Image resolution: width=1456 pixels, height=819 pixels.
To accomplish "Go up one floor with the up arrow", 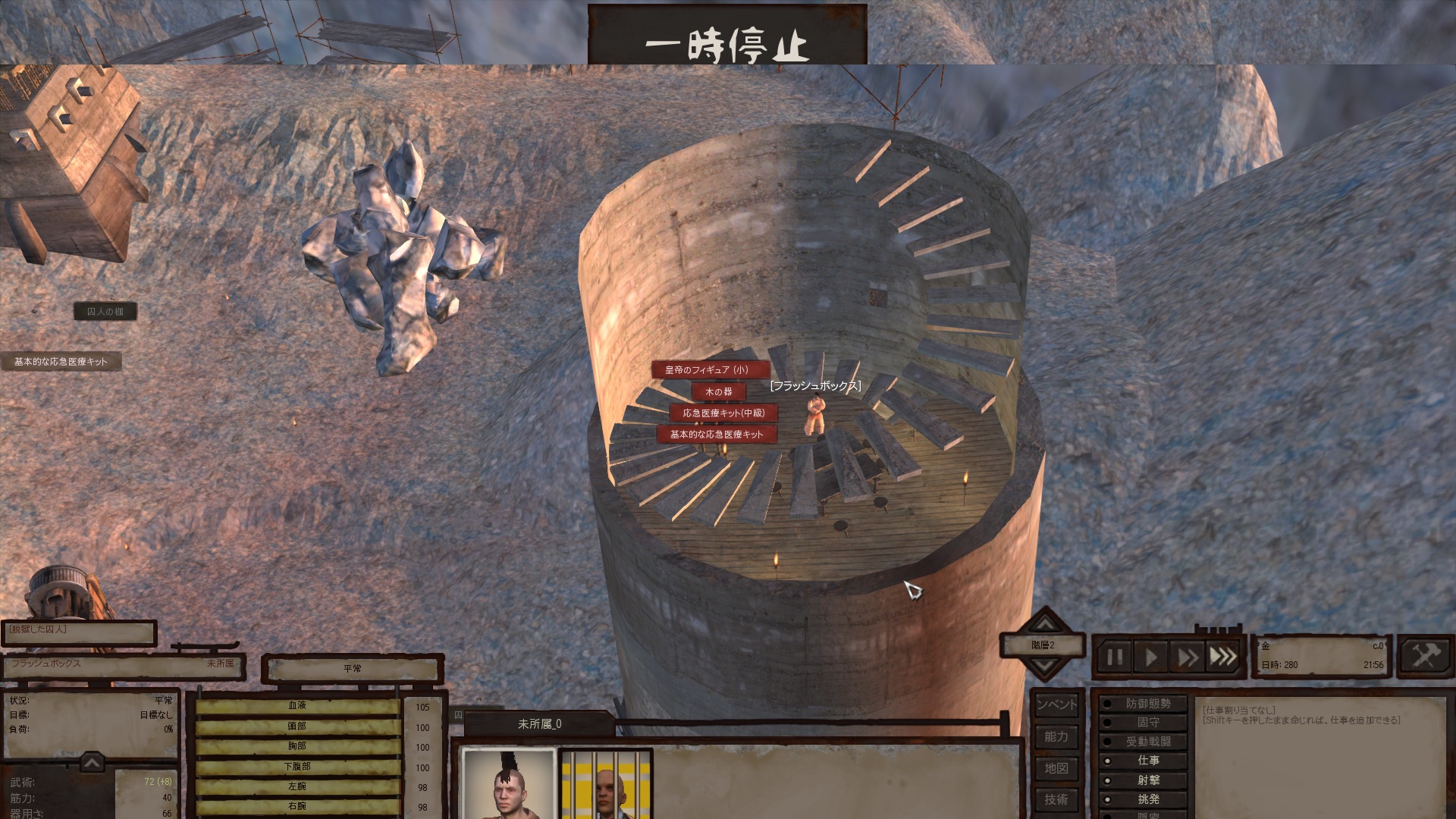I will 1044,623.
